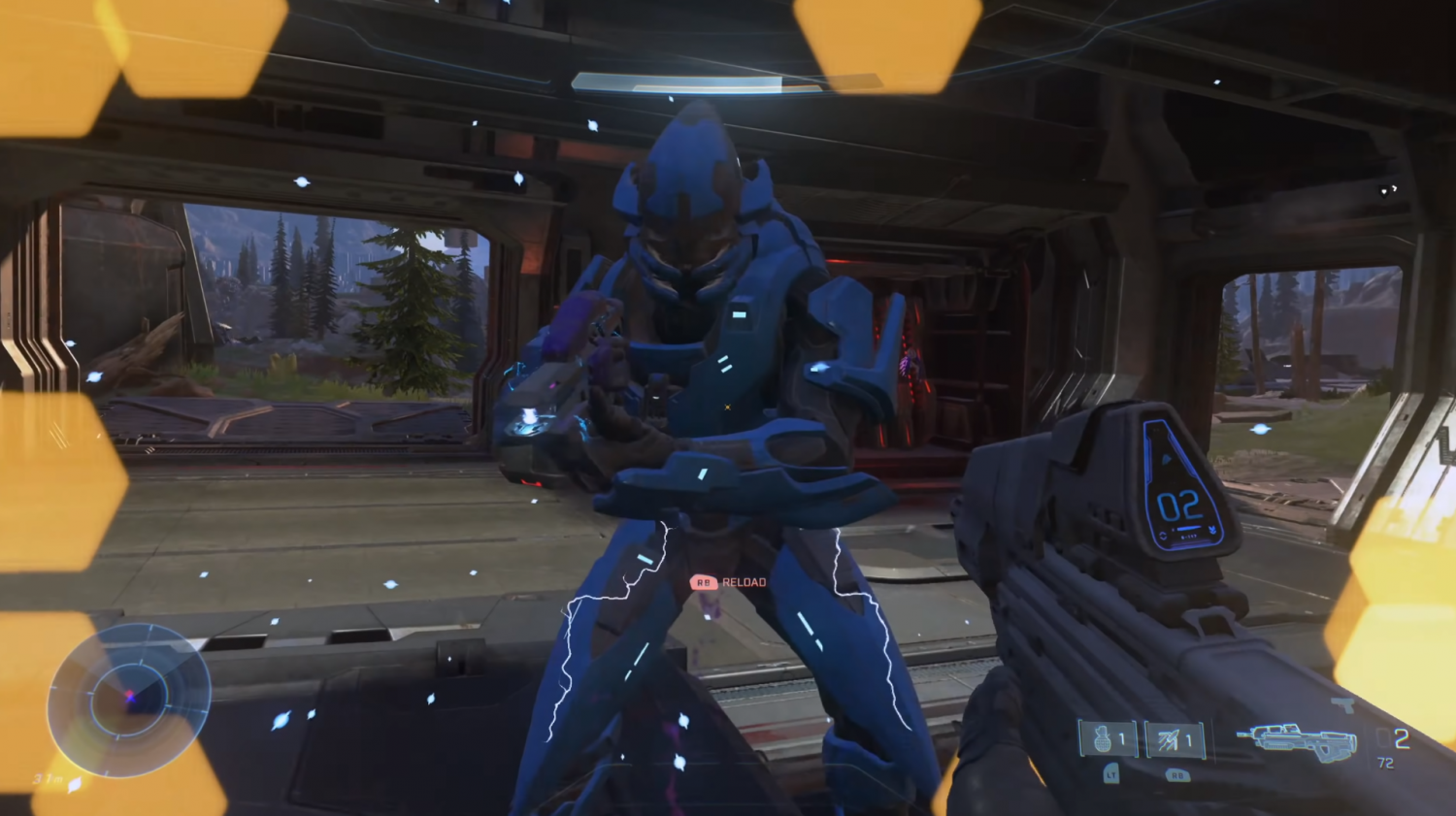Screen dimensions: 1456x816
Task: Open the circular motion tracker radar
Action: coord(128,699)
